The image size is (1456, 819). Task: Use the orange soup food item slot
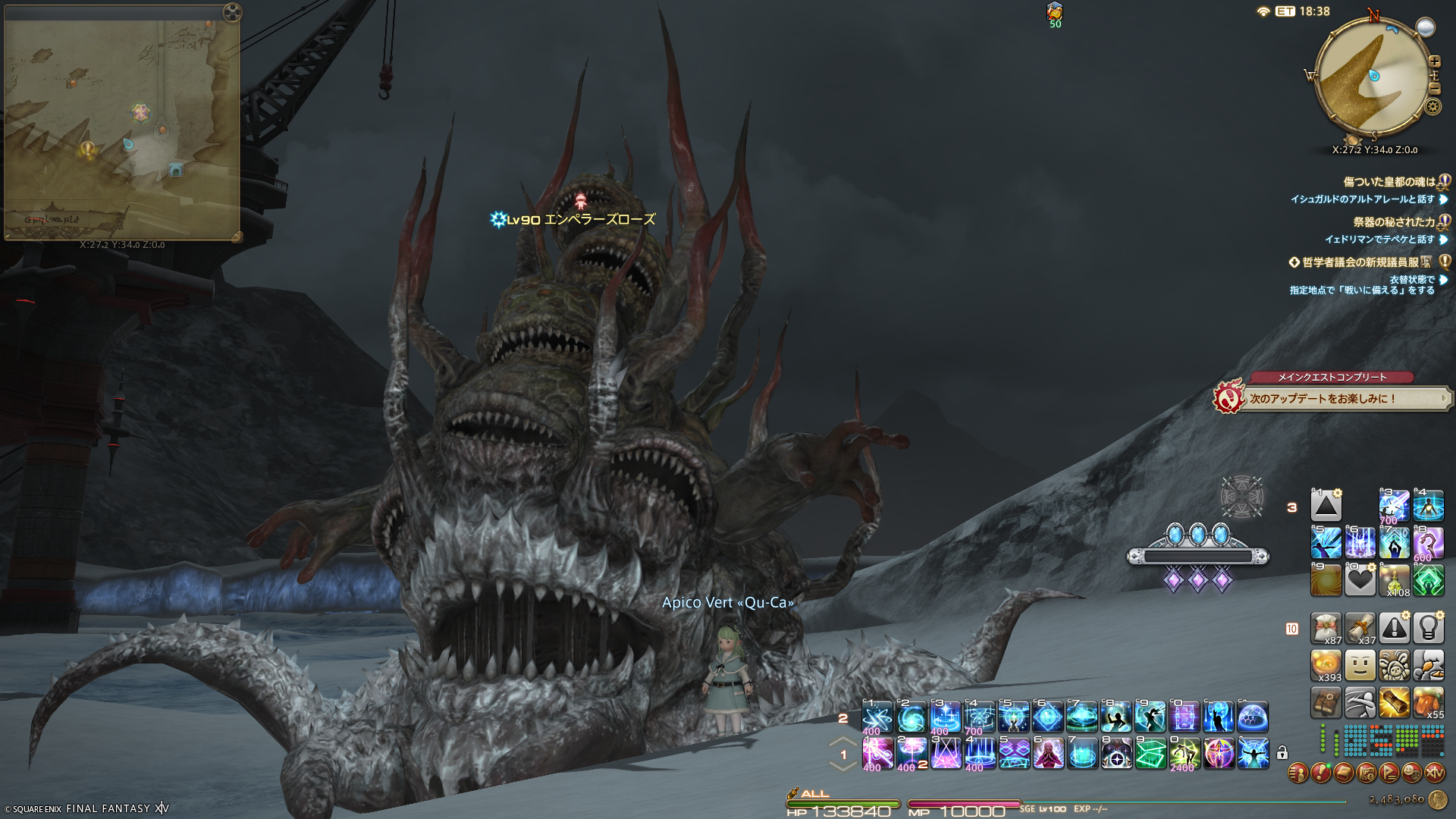click(1326, 665)
